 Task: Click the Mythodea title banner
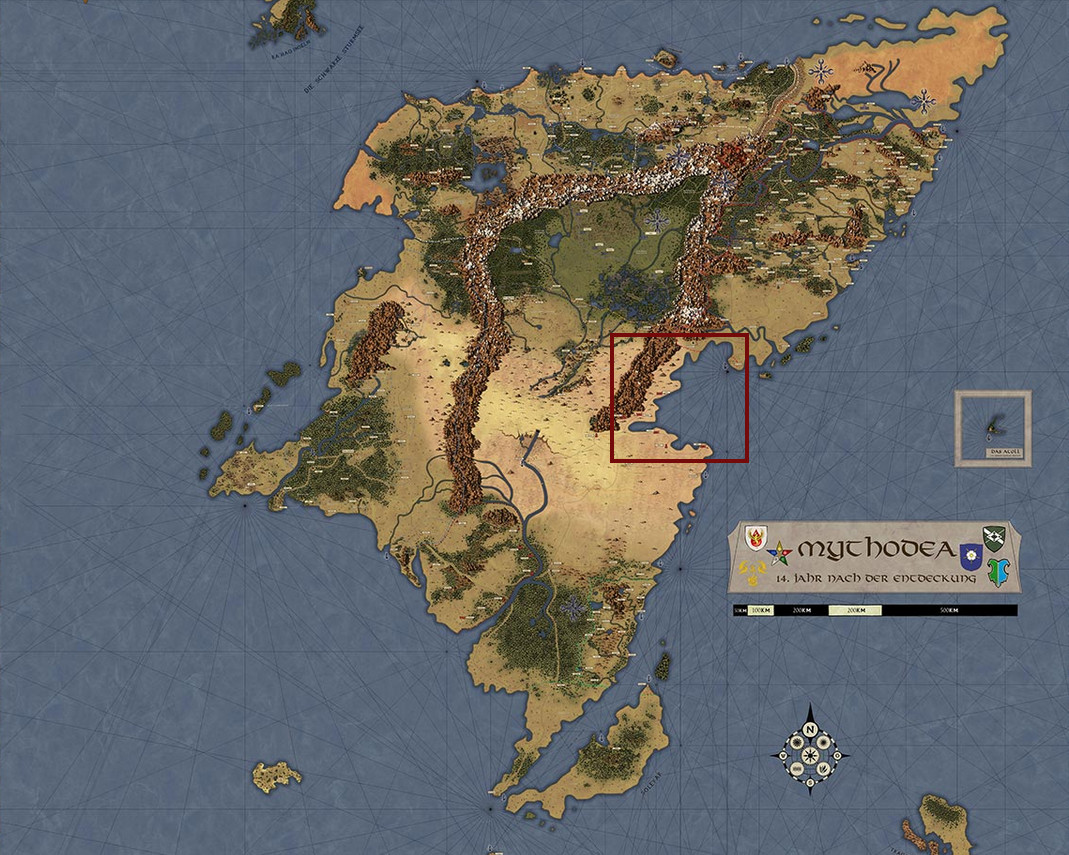tap(873, 557)
